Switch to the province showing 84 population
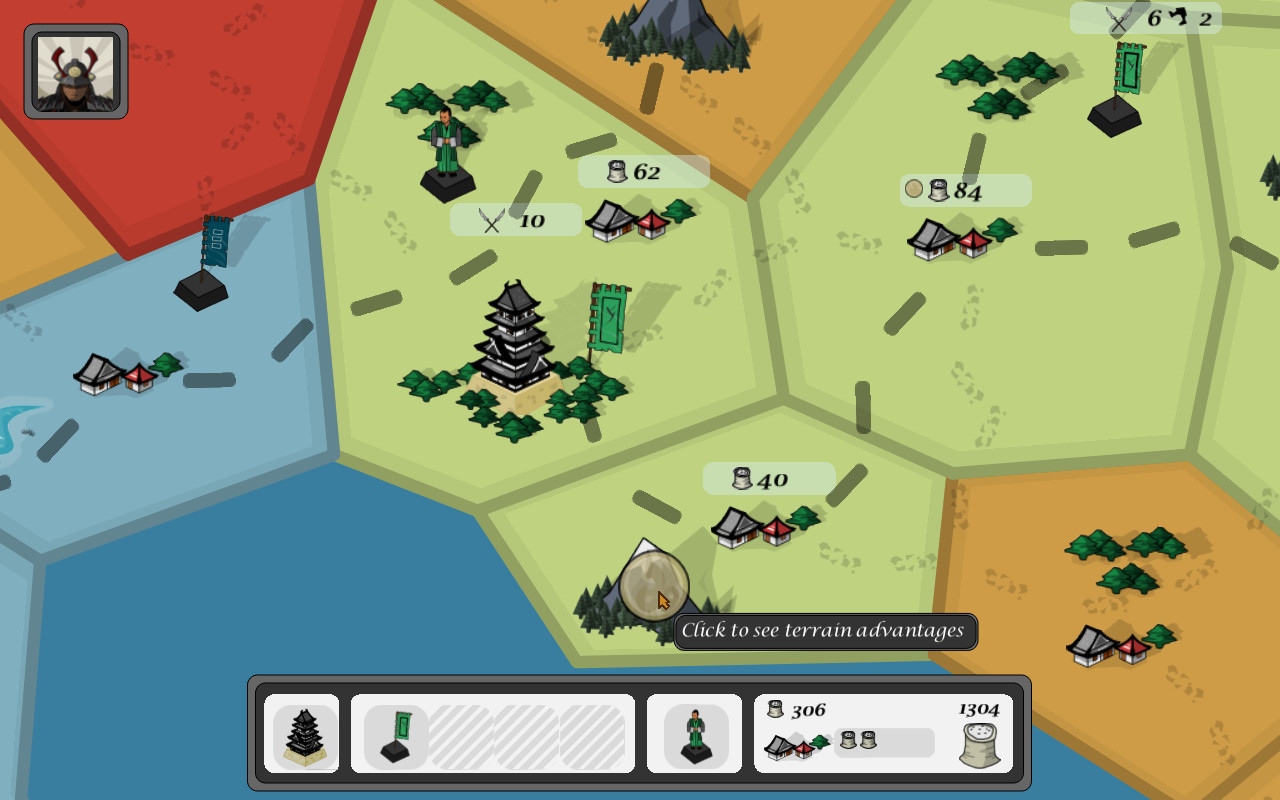This screenshot has width=1280, height=800. pos(963,189)
